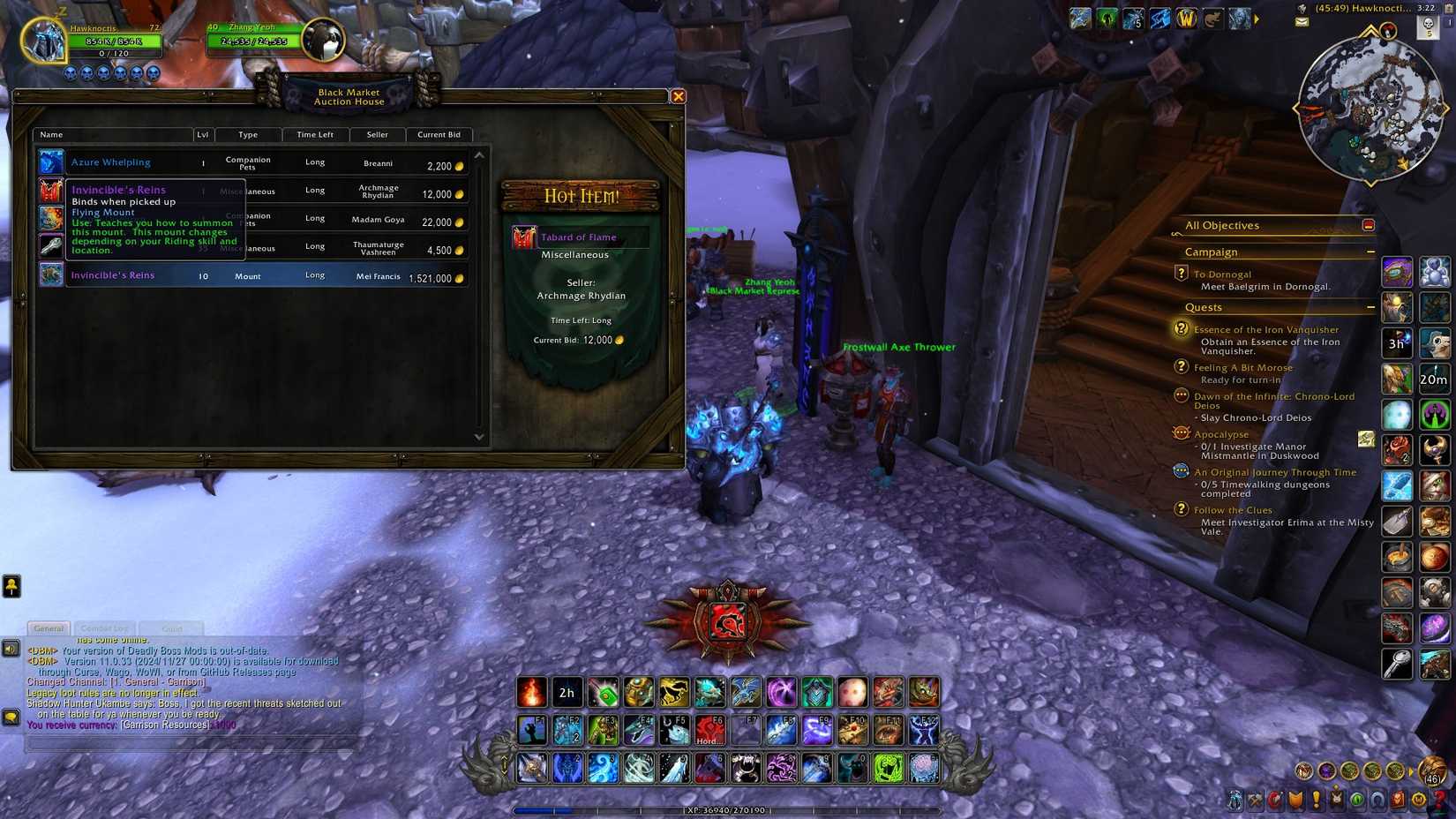Switch to the Guild chat tab
Image resolution: width=1456 pixels, height=819 pixels.
point(171,628)
